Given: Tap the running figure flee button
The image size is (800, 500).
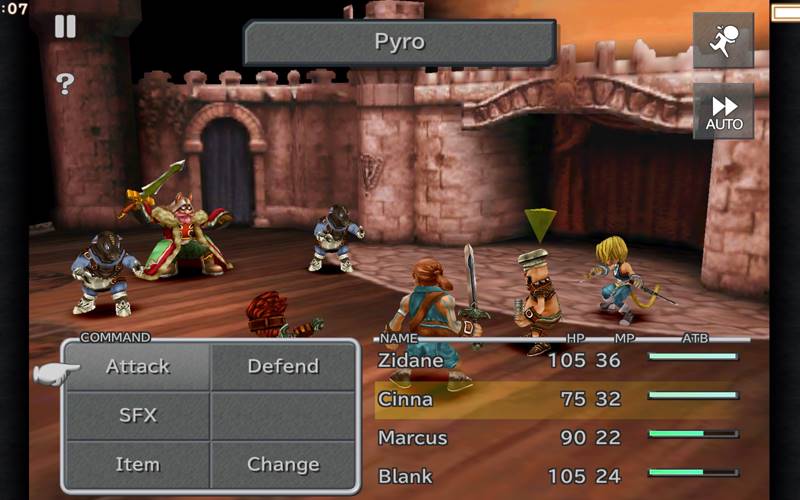Looking at the screenshot, I should (x=723, y=40).
